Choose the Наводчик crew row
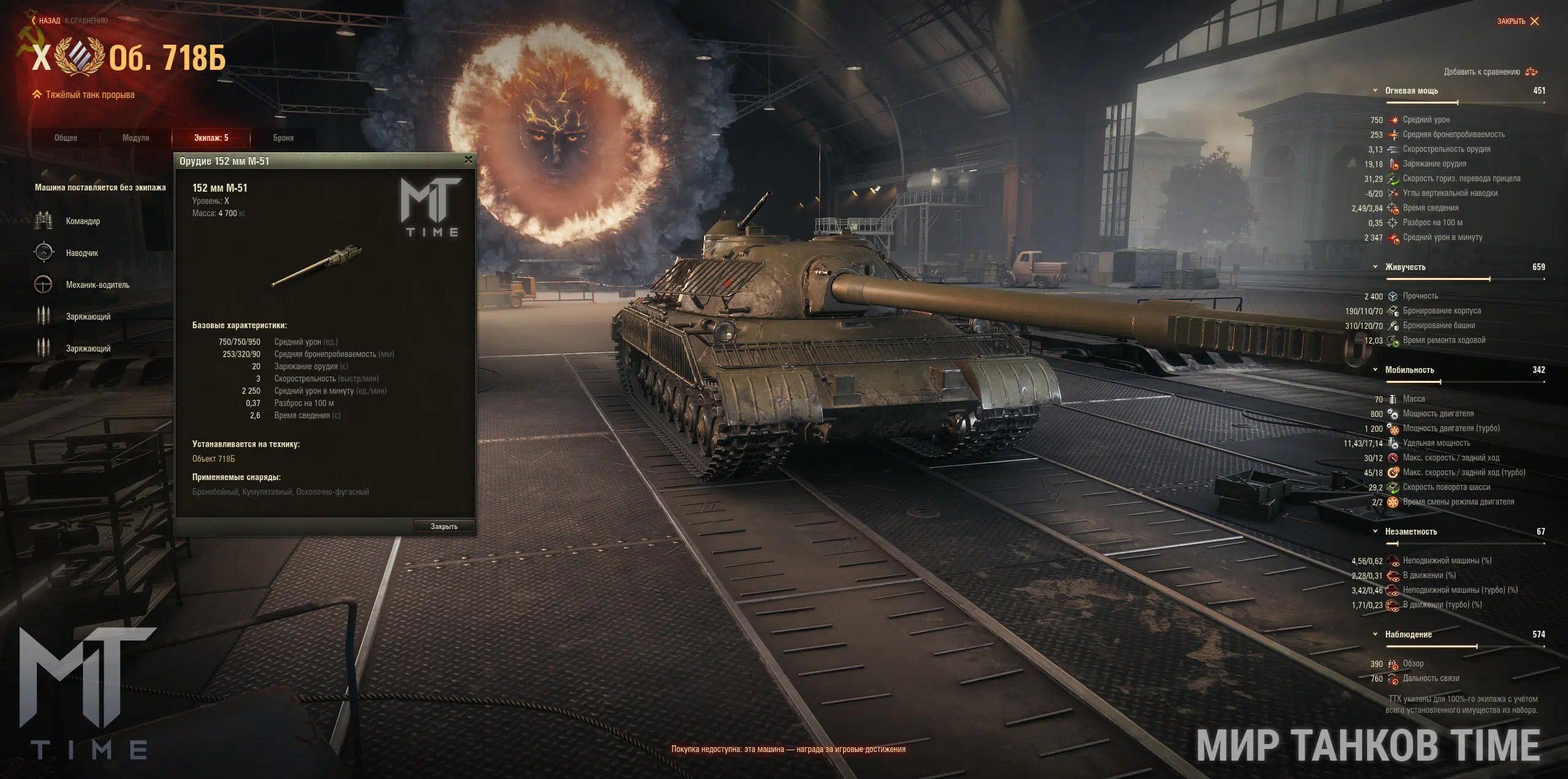The width and height of the screenshot is (1568, 779). click(x=81, y=253)
